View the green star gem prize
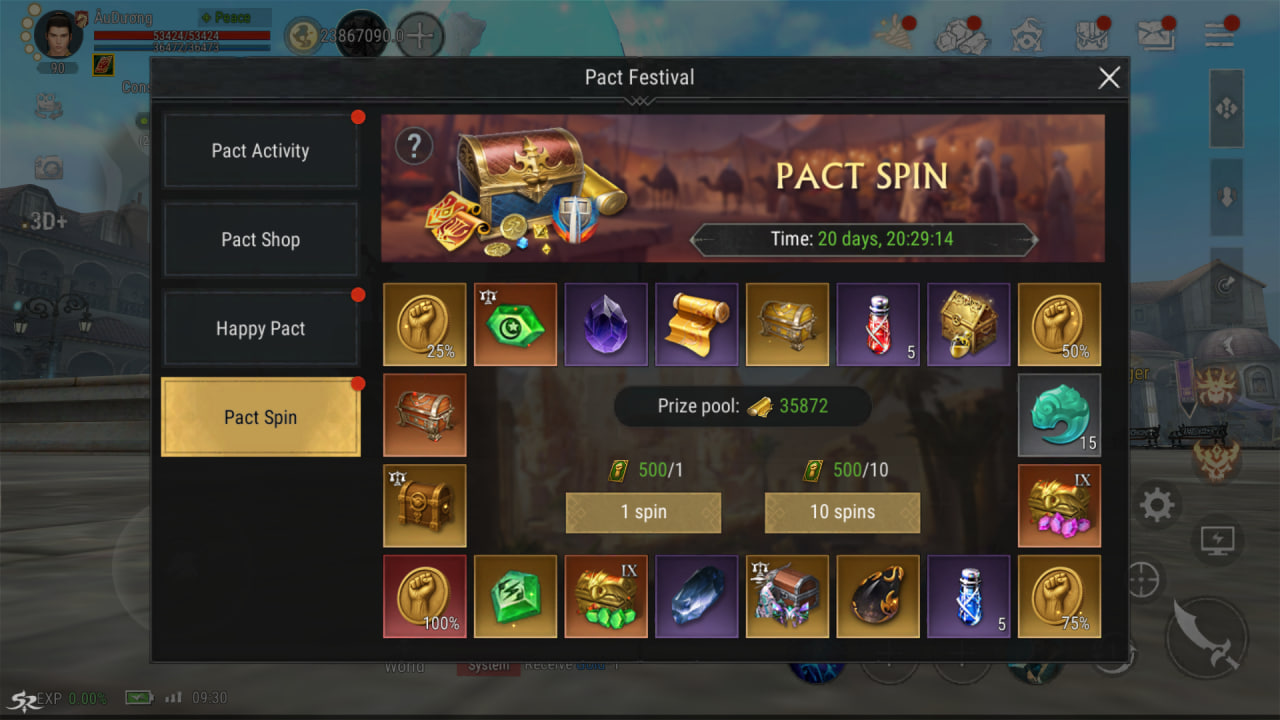1280x720 pixels. 515,324
